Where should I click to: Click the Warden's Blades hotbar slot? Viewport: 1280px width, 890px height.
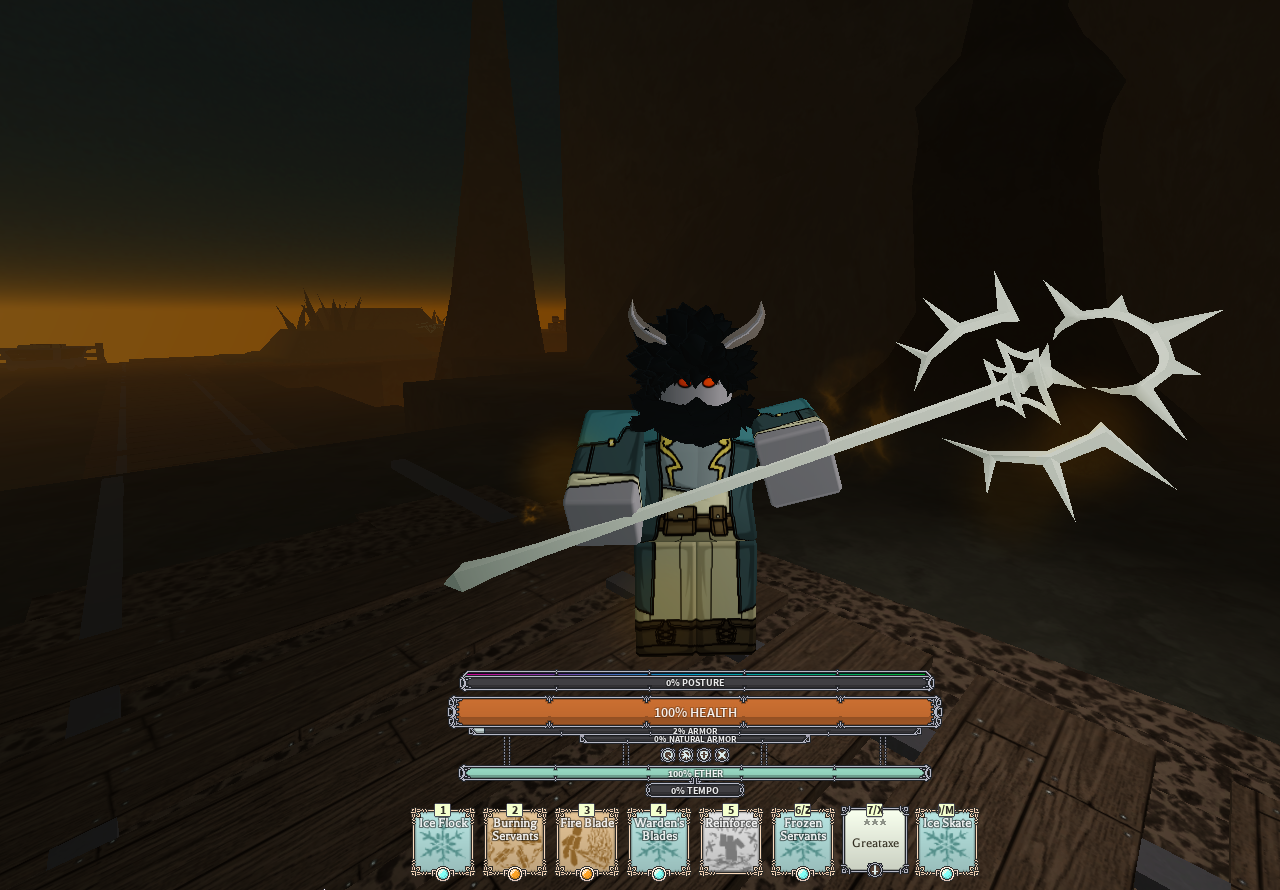[659, 842]
